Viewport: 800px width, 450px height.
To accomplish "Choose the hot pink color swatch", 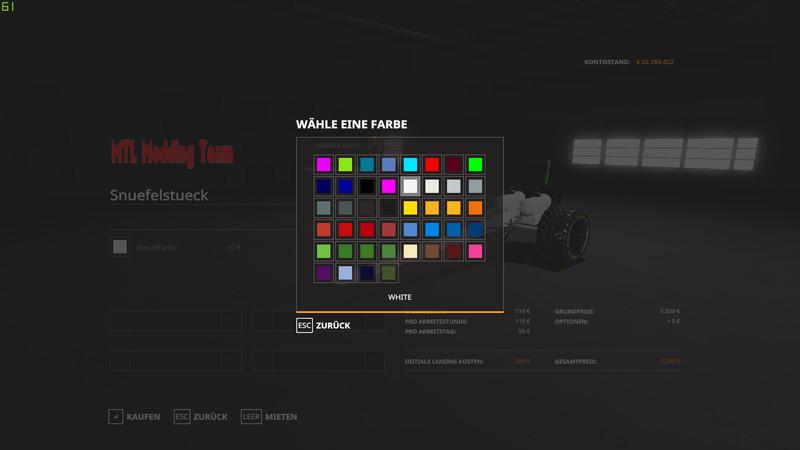I will 475,251.
